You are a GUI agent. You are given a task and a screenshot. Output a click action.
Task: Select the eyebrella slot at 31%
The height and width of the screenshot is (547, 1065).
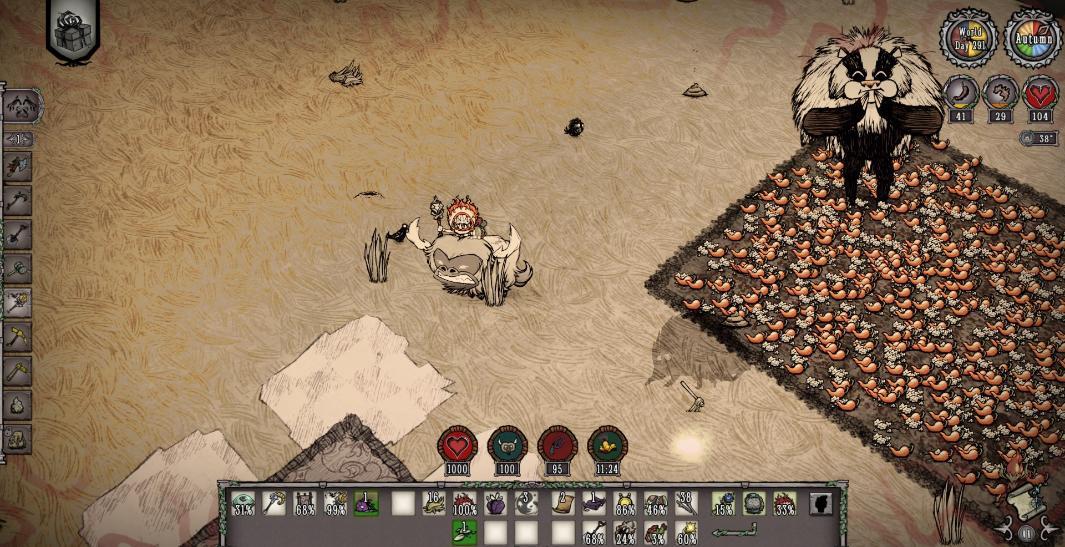[243, 504]
